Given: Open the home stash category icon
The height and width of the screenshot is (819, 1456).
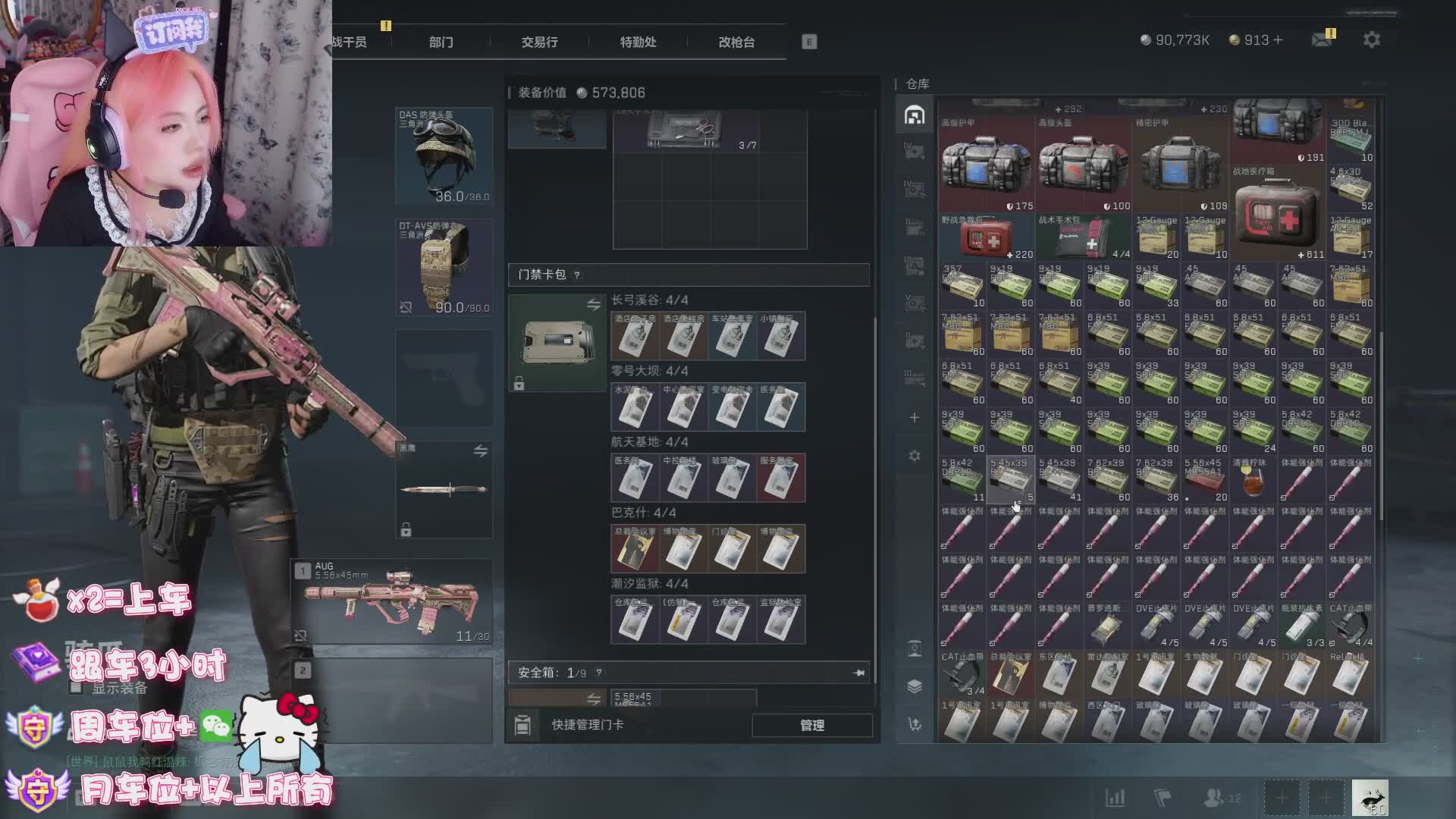Looking at the screenshot, I should coord(915,115).
